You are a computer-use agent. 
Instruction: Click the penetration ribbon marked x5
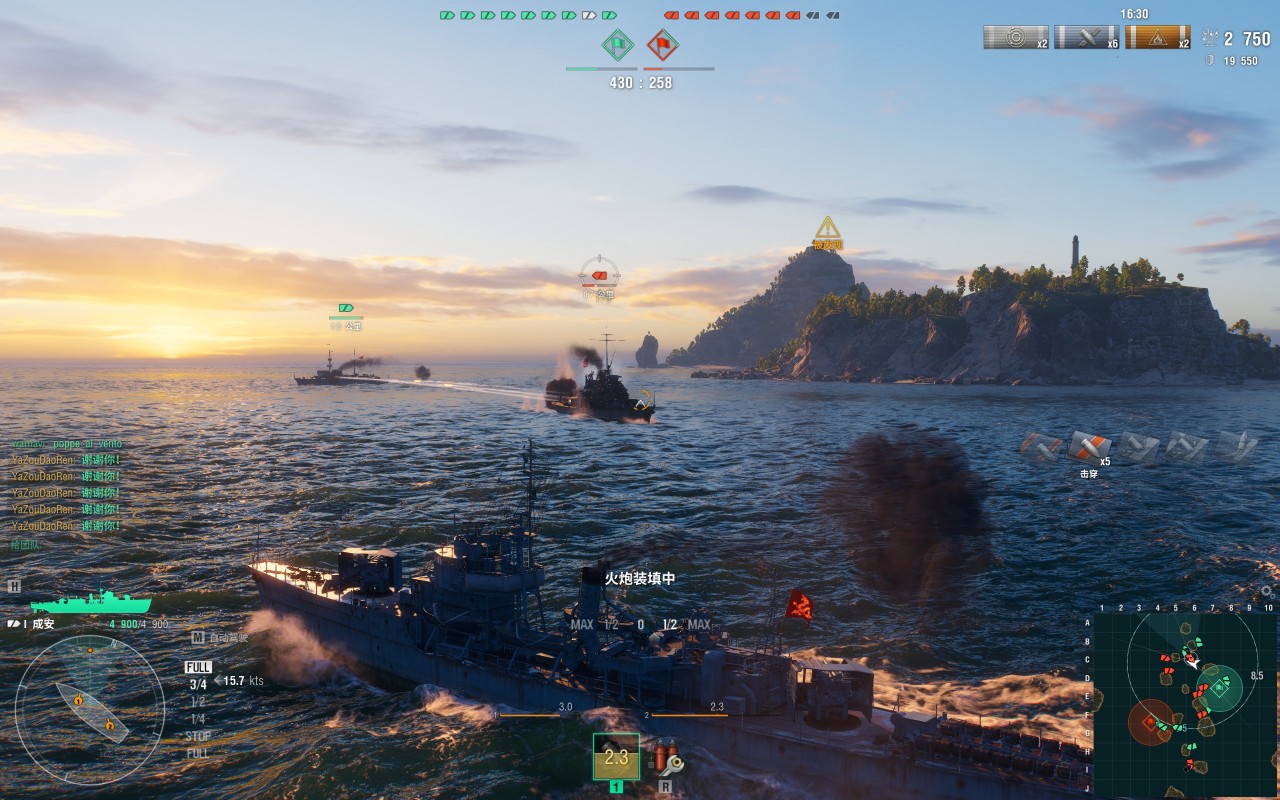tap(1089, 445)
